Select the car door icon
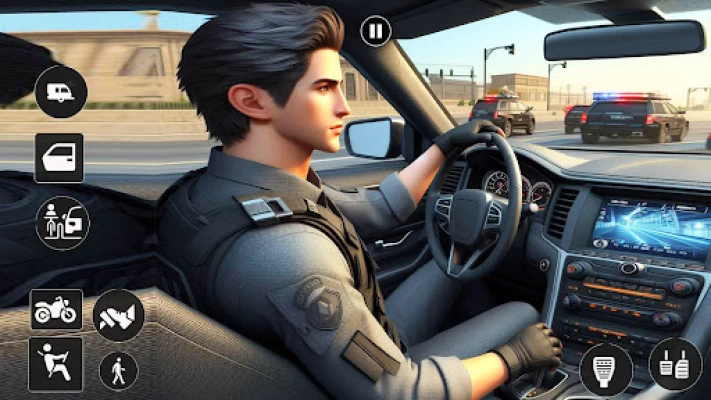Screen dimensions: 711x400 pyautogui.click(x=59, y=158)
